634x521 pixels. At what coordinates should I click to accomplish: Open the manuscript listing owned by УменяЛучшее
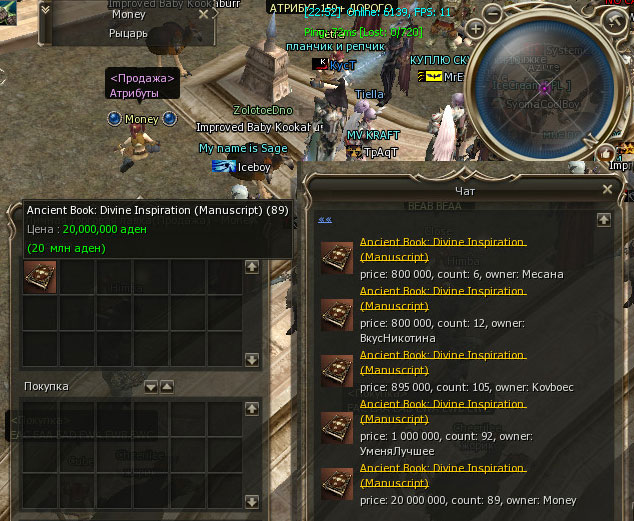441,411
